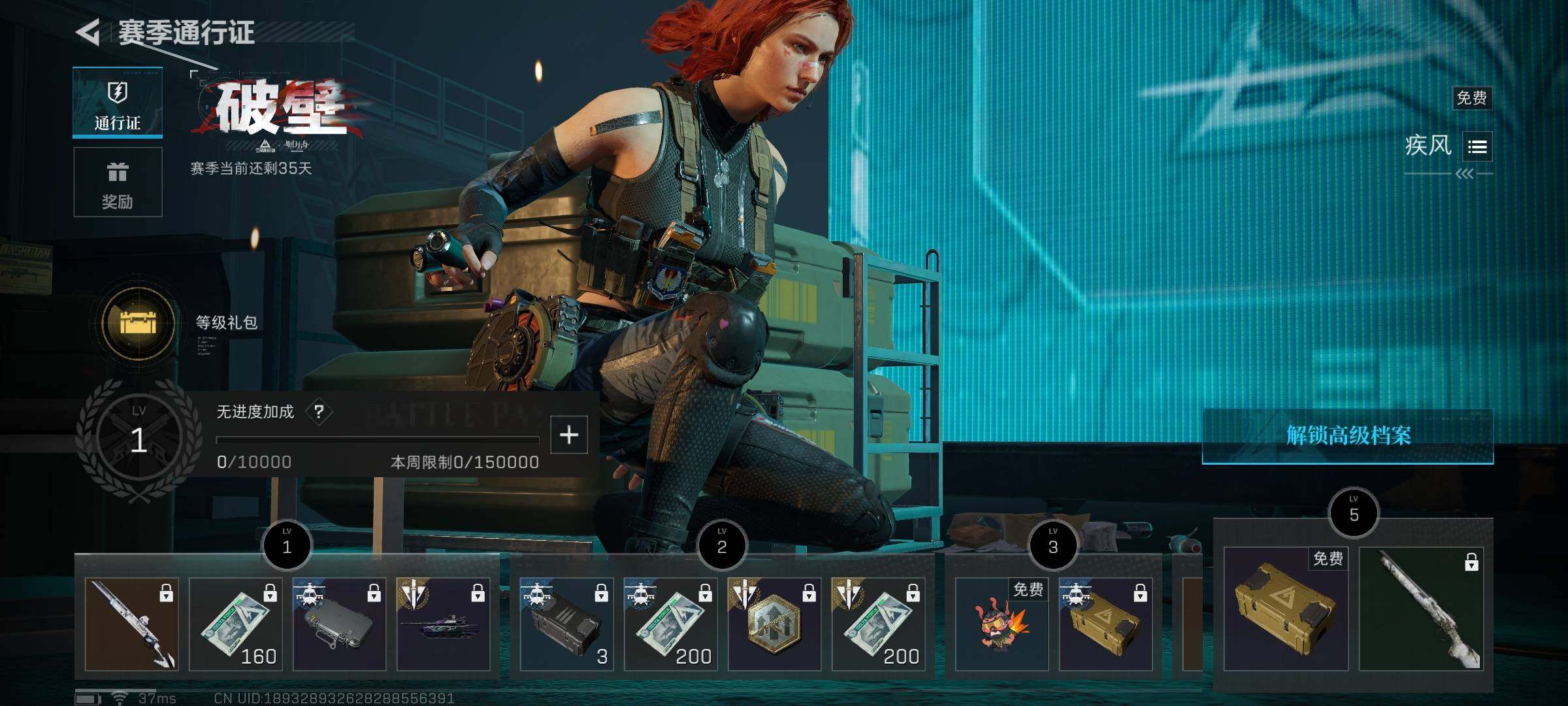This screenshot has width=1568, height=706.
Task: Choose the locked gray case reward
Action: (339, 624)
